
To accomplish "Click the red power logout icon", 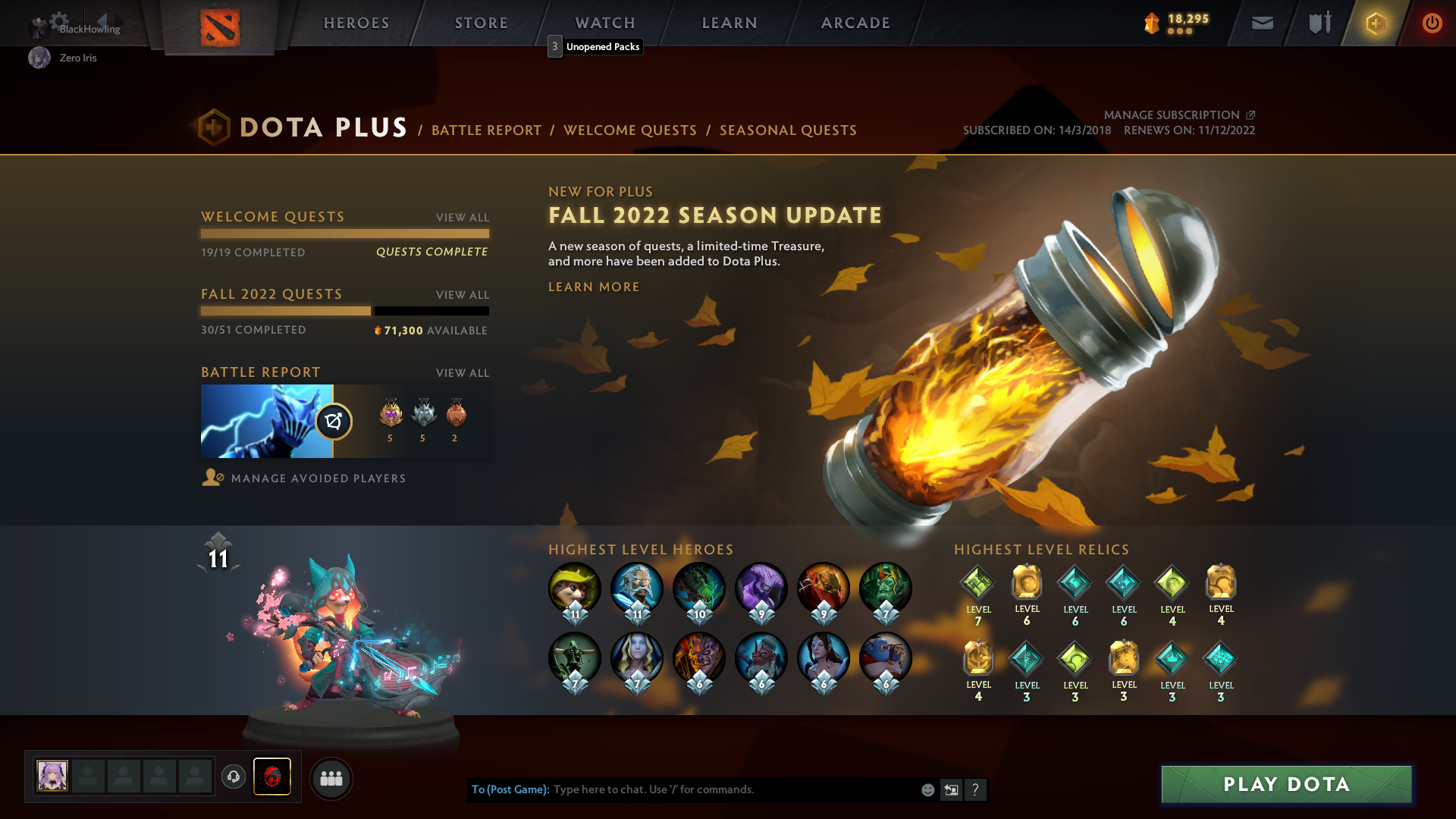I will [x=1432, y=23].
